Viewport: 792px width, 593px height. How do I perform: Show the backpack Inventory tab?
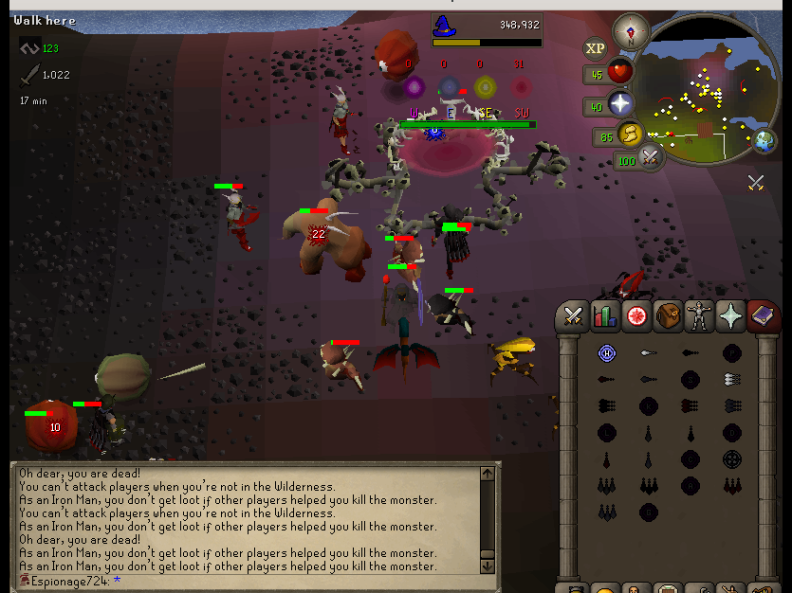coord(668,317)
